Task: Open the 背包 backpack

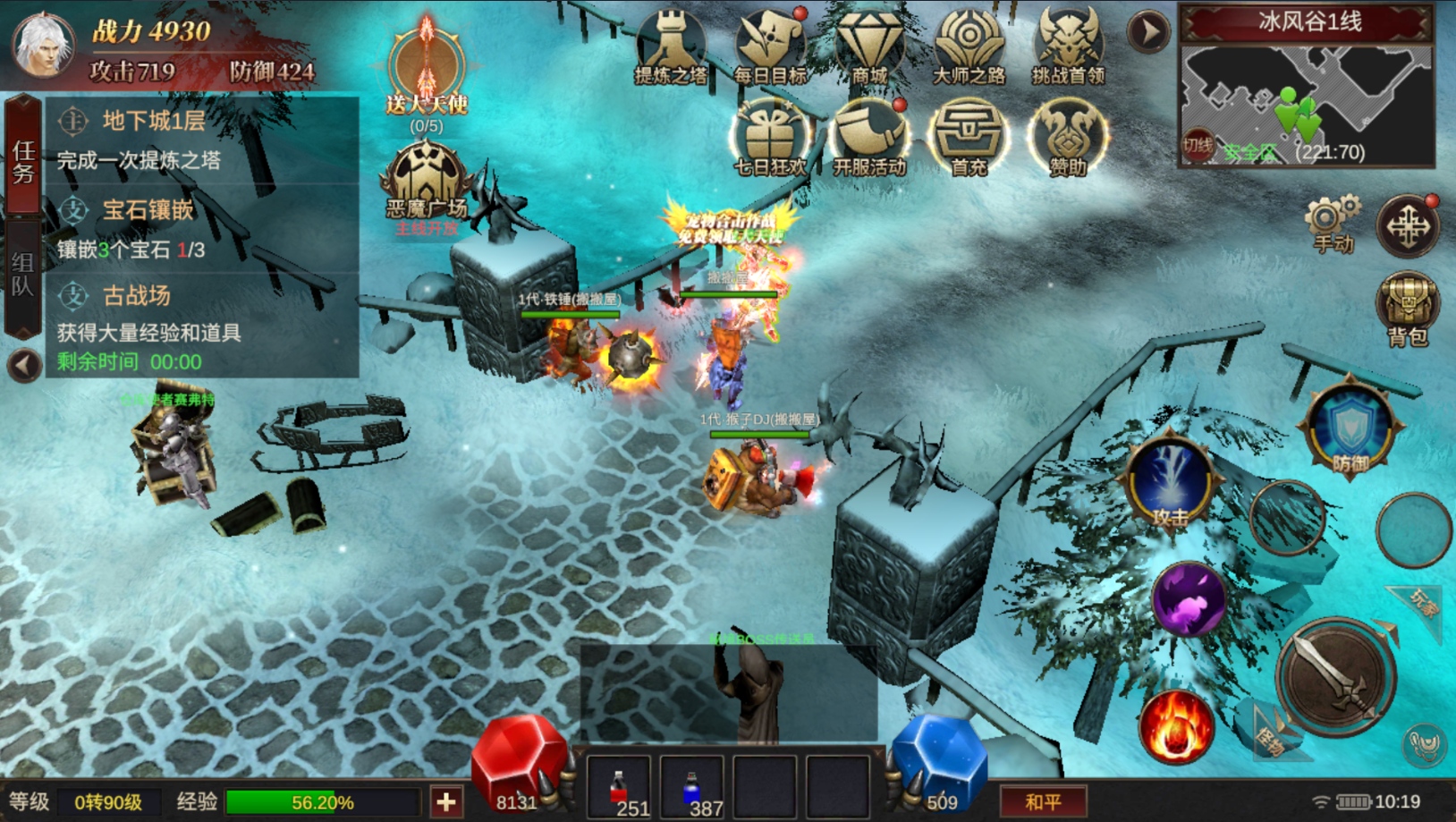Action: (x=1407, y=307)
